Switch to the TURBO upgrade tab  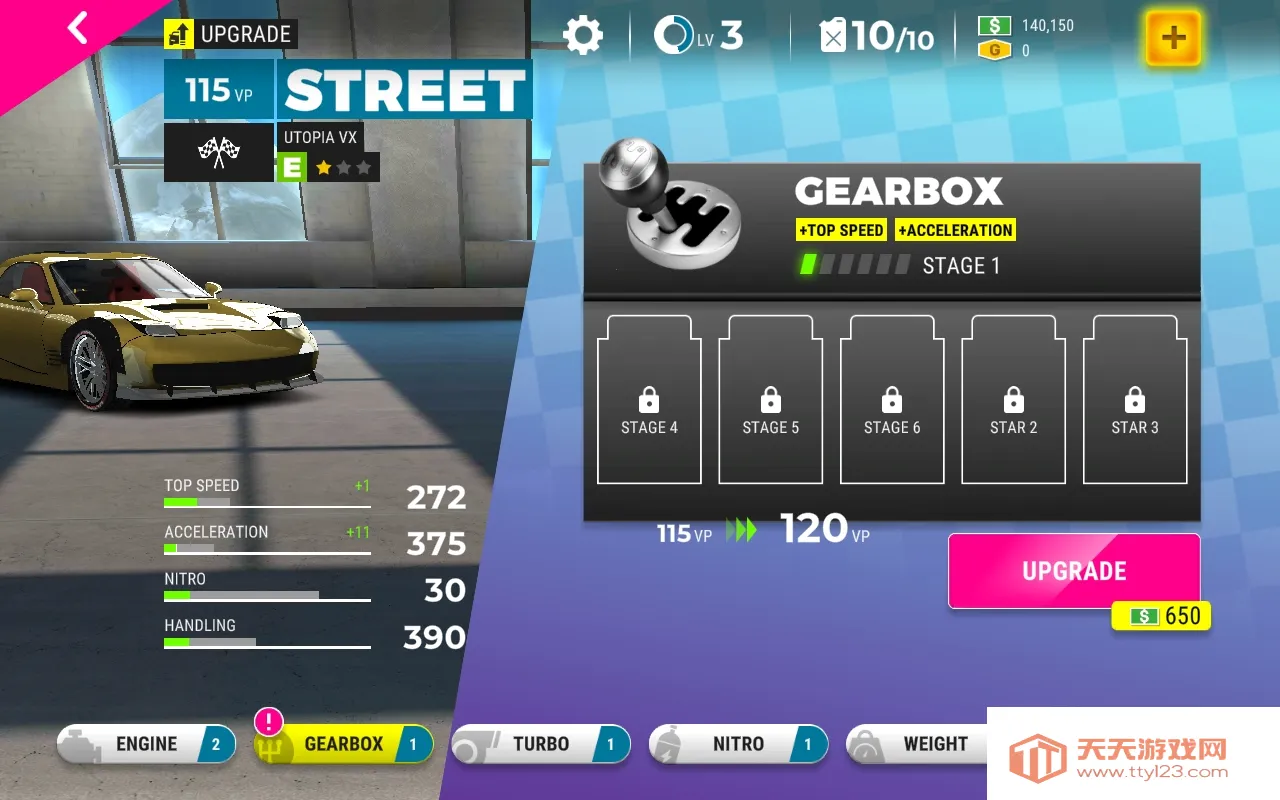(x=540, y=743)
